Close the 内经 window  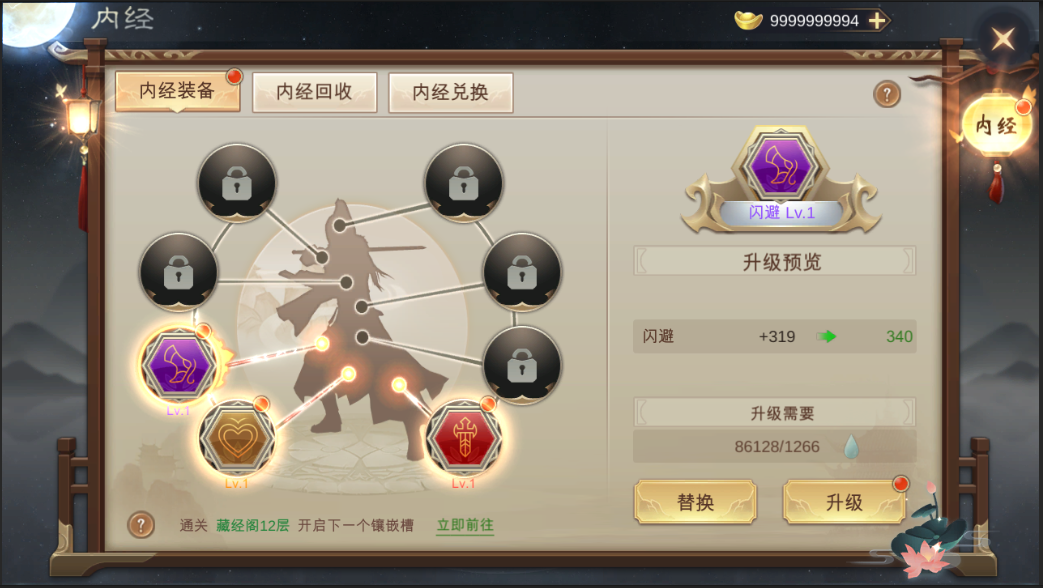pos(1002,39)
